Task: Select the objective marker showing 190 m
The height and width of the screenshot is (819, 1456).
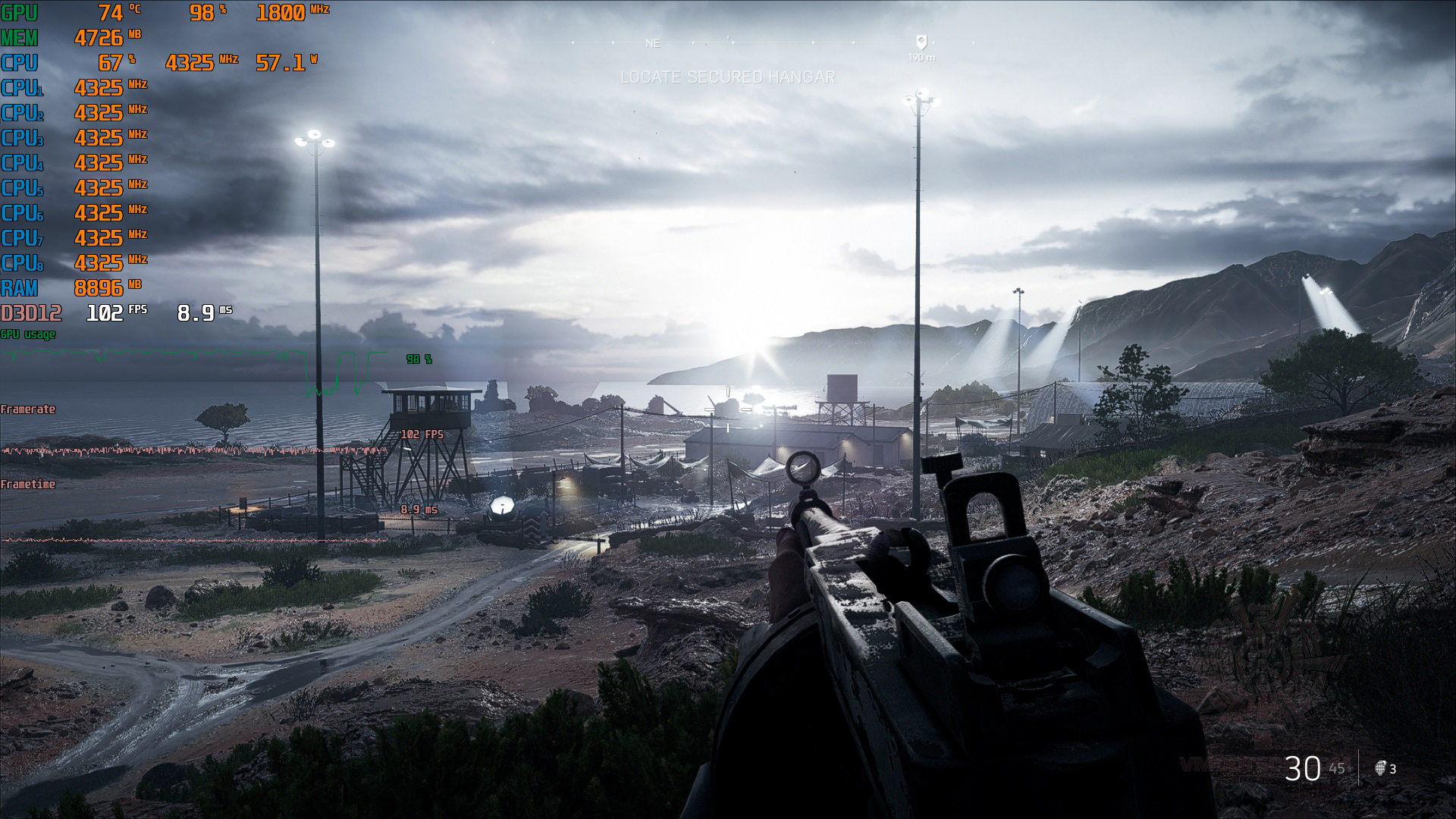Action: (921, 42)
